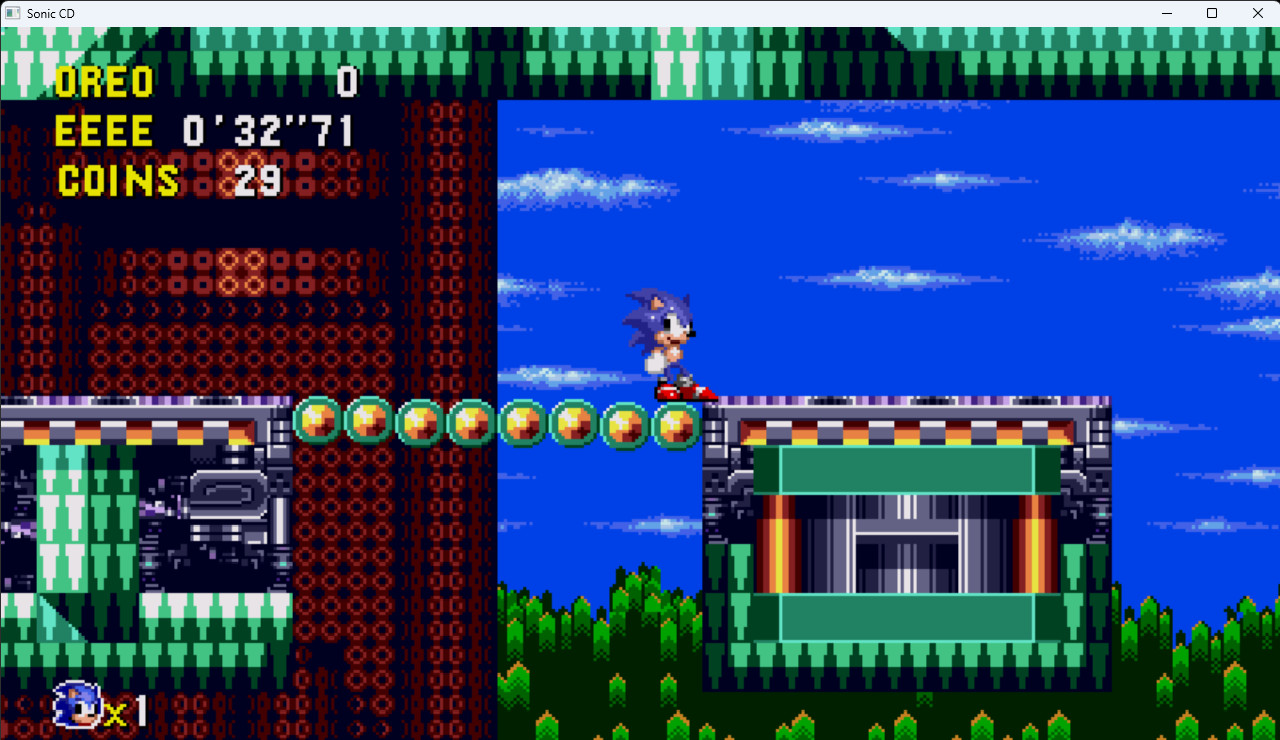This screenshot has height=740, width=1280.
Task: Minimize the Sonic CD window
Action: click(1166, 13)
